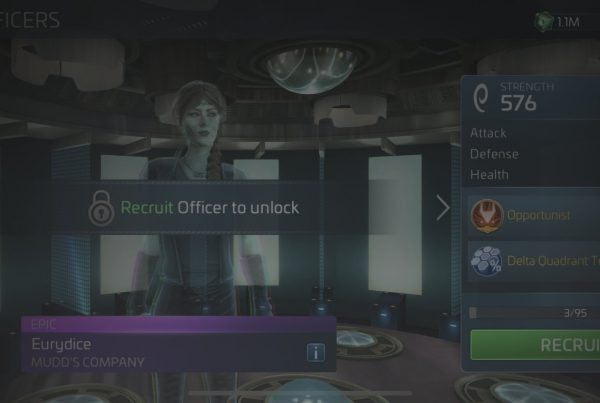This screenshot has width=600, height=403.
Task: Open Eurydice's info details icon
Action: click(316, 351)
